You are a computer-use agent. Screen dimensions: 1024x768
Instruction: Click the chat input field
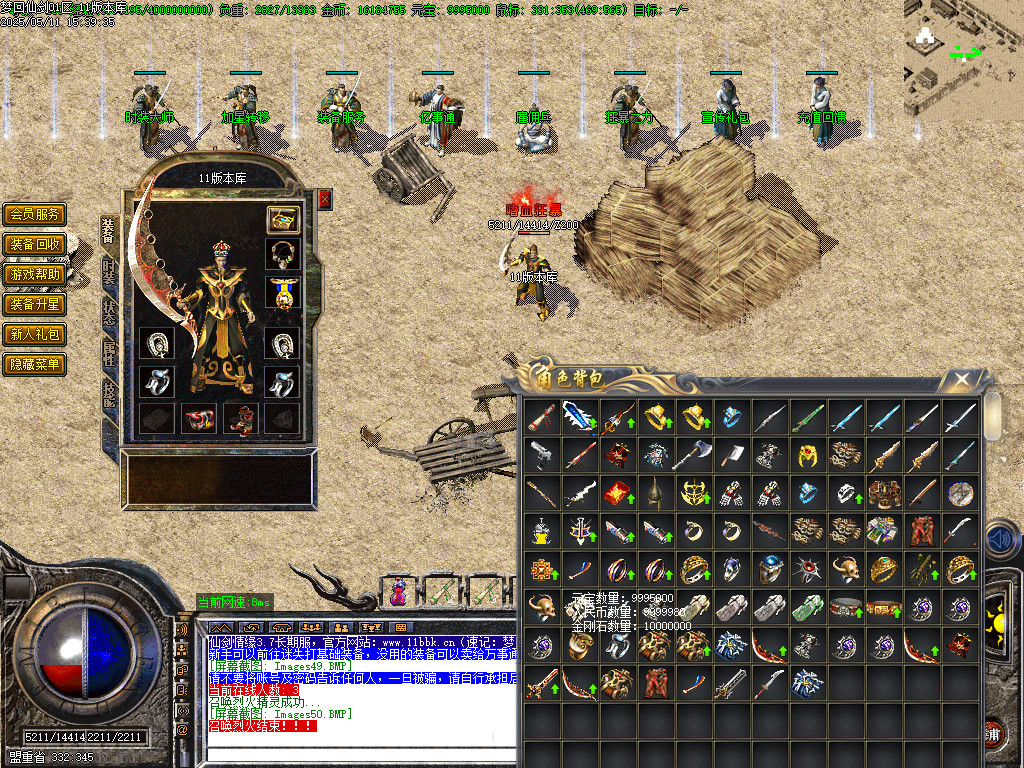pyautogui.click(x=350, y=753)
